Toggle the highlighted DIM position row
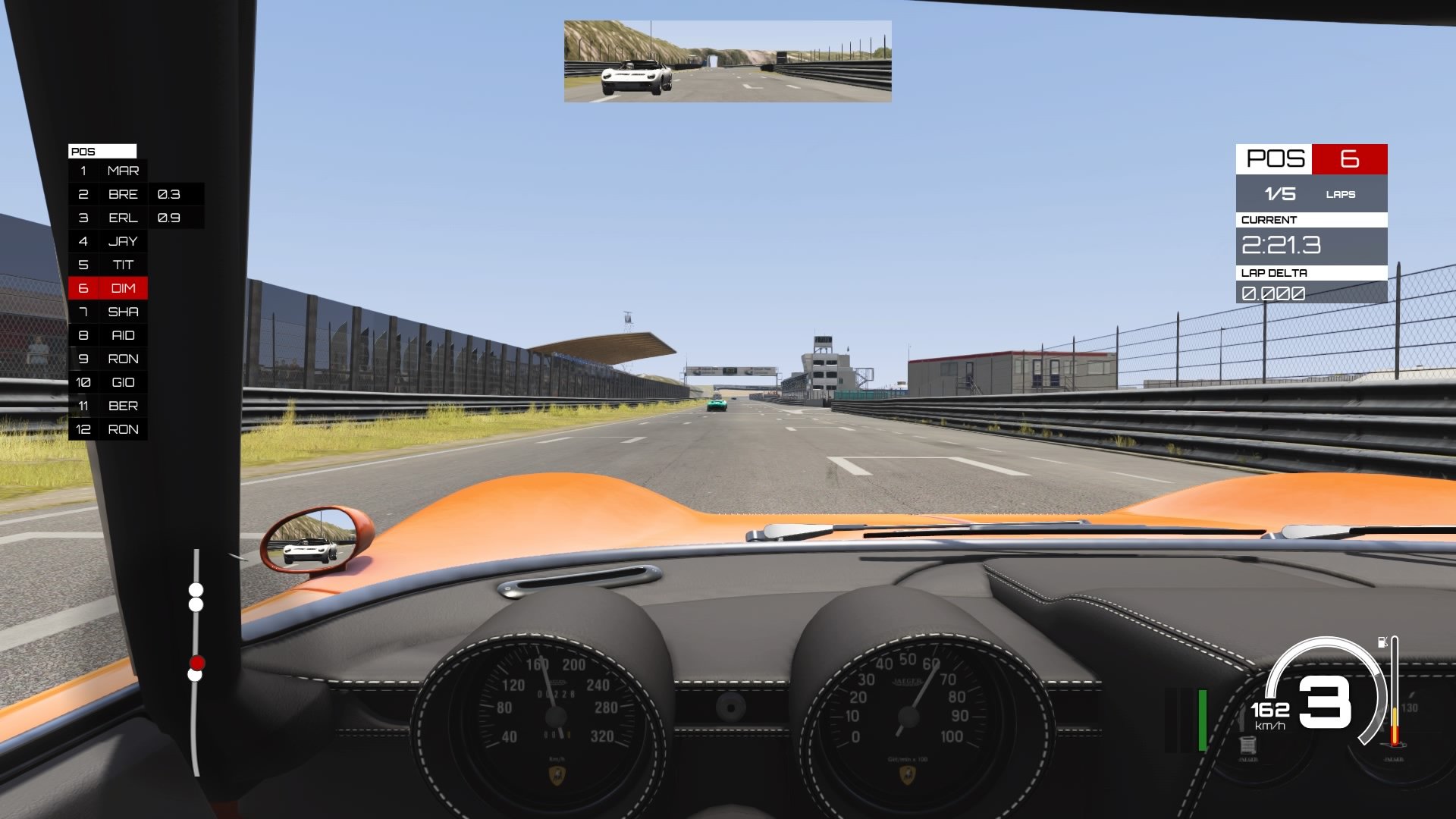The height and width of the screenshot is (819, 1456). 108,288
